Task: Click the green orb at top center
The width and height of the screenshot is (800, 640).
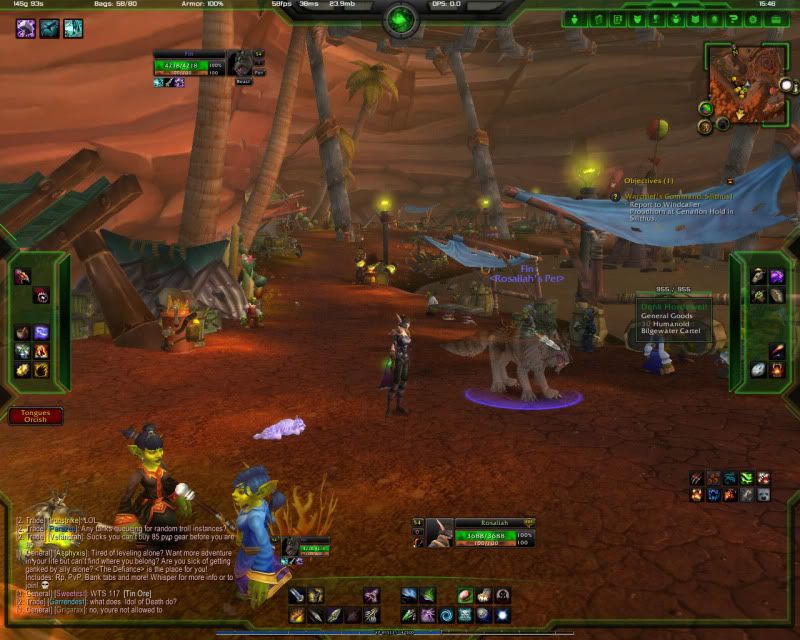Action: [x=400, y=19]
